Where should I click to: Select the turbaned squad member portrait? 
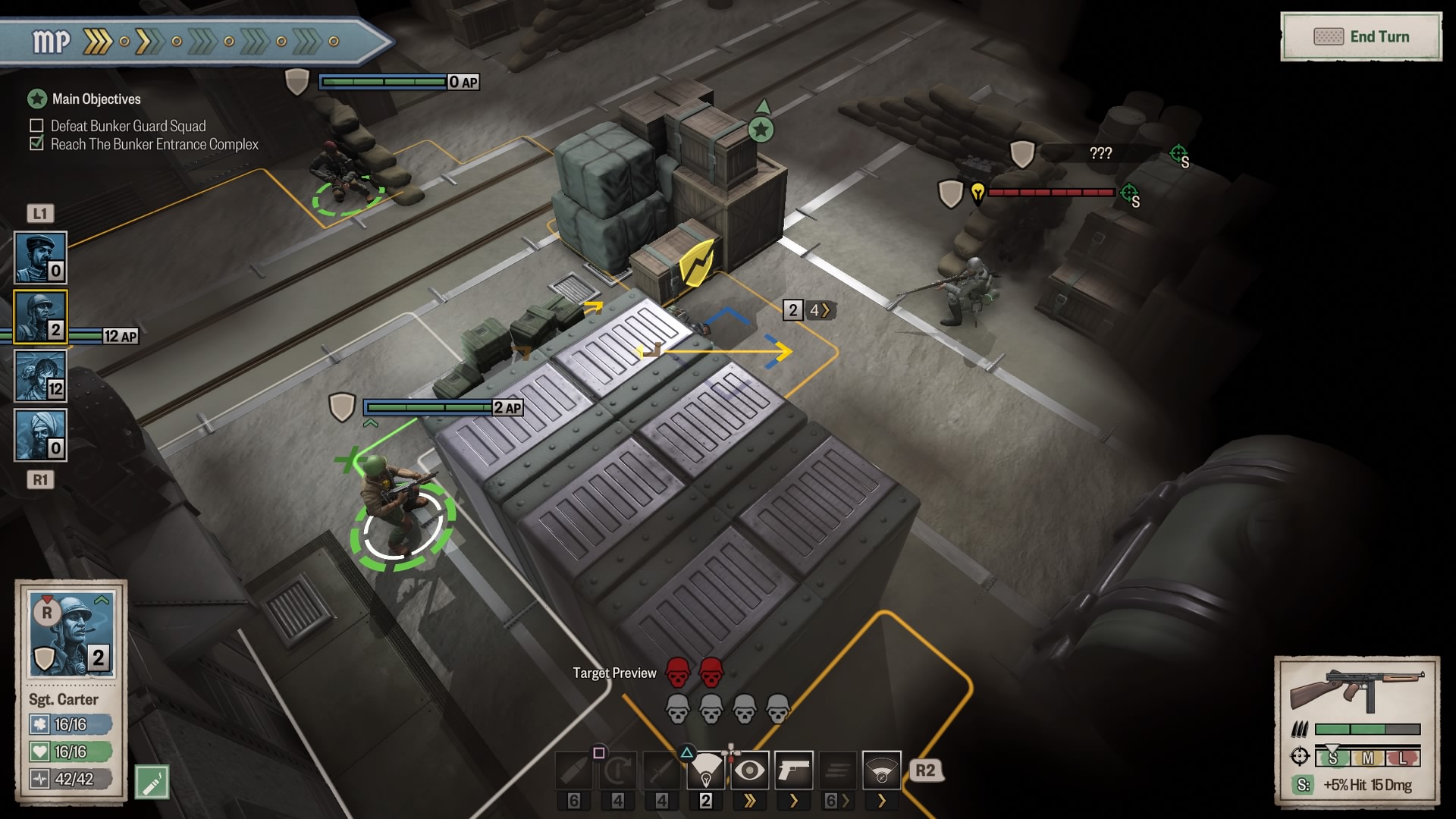[41, 435]
